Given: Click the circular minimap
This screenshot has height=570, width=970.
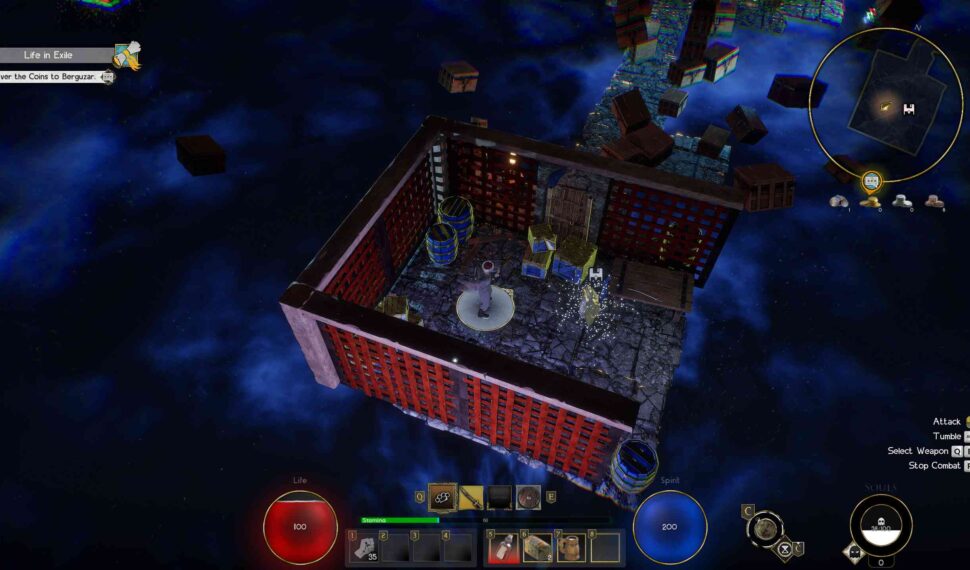Looking at the screenshot, I should coord(885,105).
